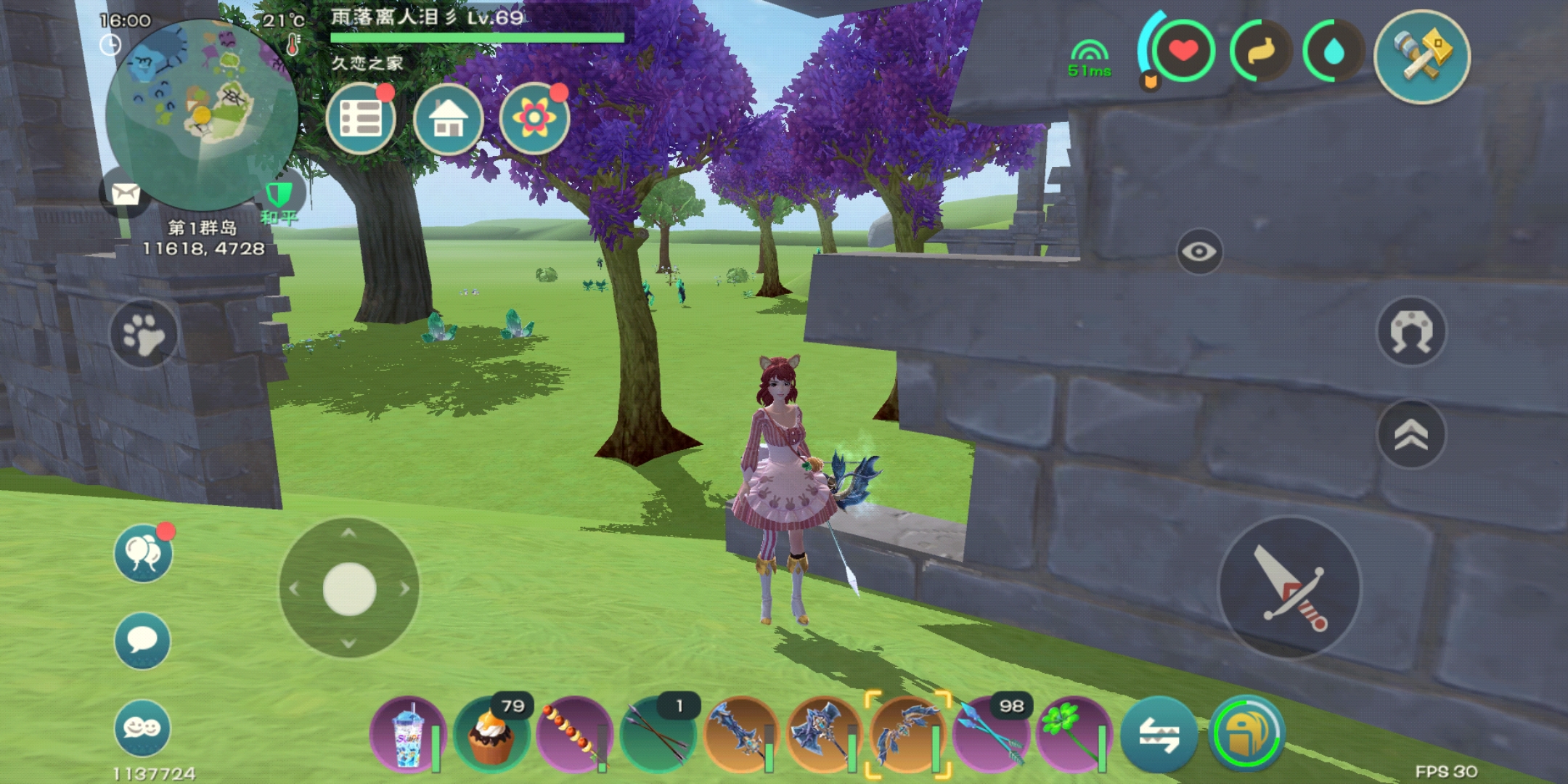Tap the hotbar swap arrows button
Viewport: 1568px width, 784px height.
[1159, 735]
